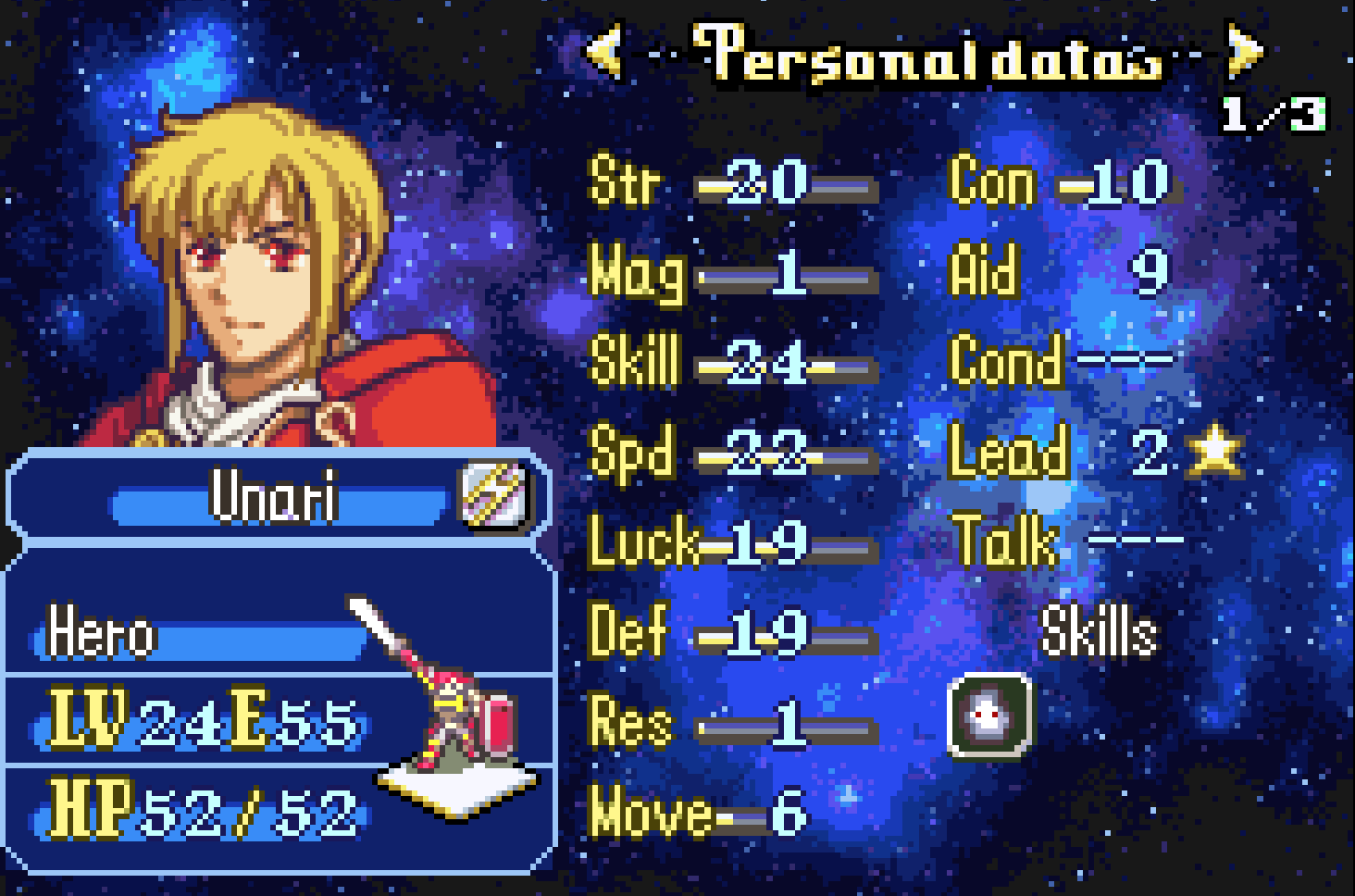Select the ghost skill icon under Skills
The width and height of the screenshot is (1355, 896).
(x=989, y=716)
